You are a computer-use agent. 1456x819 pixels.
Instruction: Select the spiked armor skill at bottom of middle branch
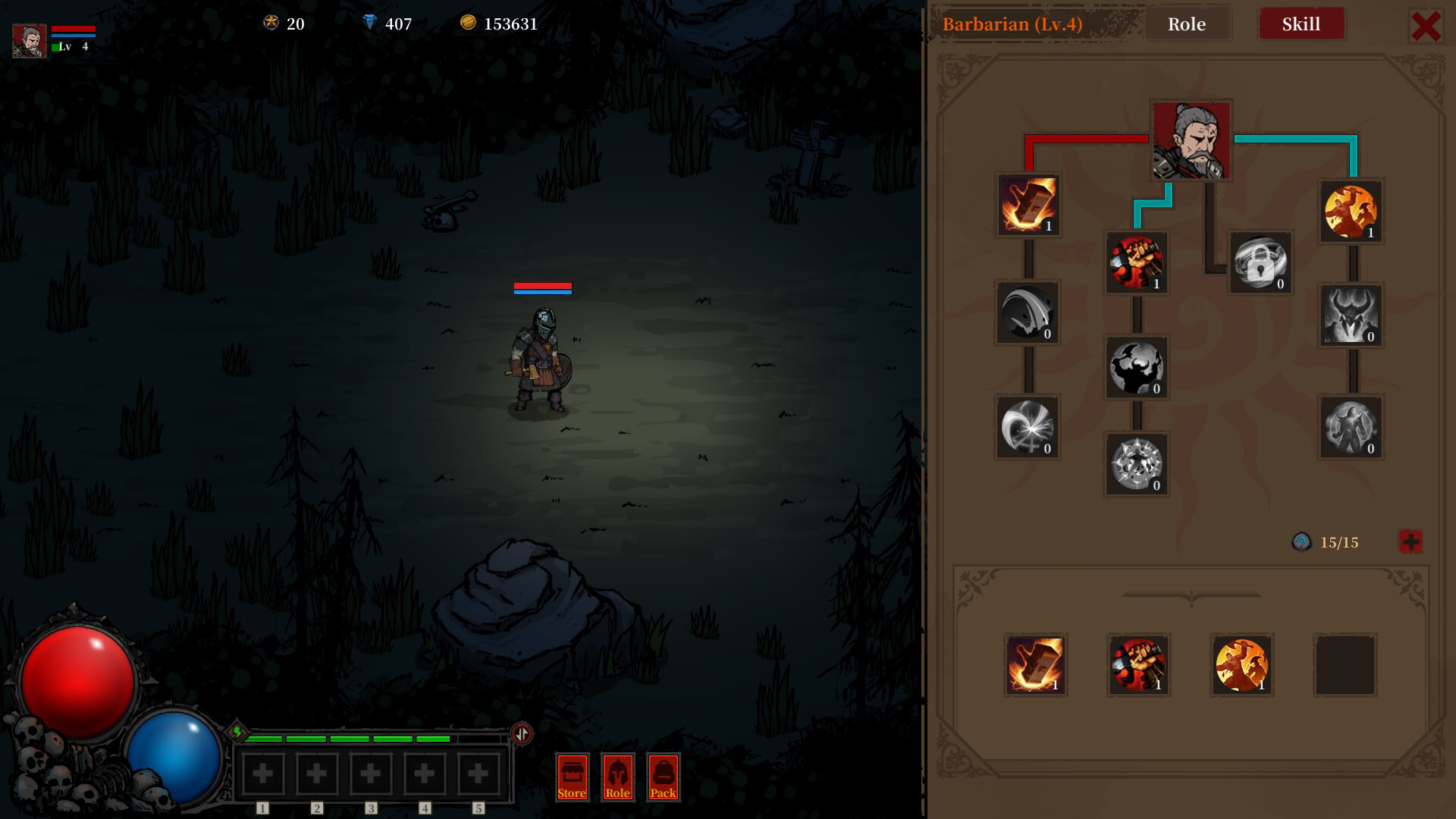click(1137, 464)
